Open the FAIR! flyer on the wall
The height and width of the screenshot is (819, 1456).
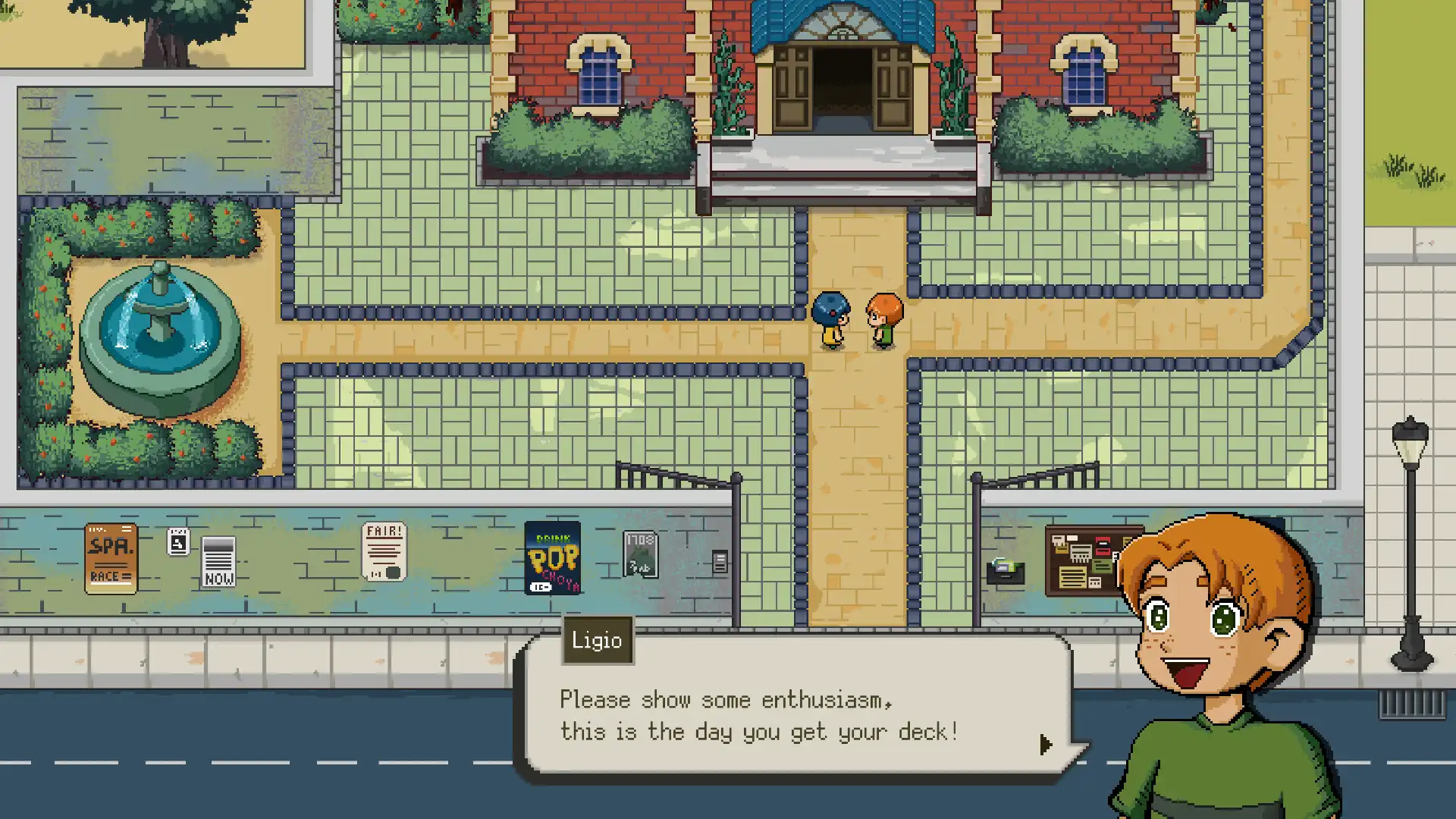(x=384, y=551)
